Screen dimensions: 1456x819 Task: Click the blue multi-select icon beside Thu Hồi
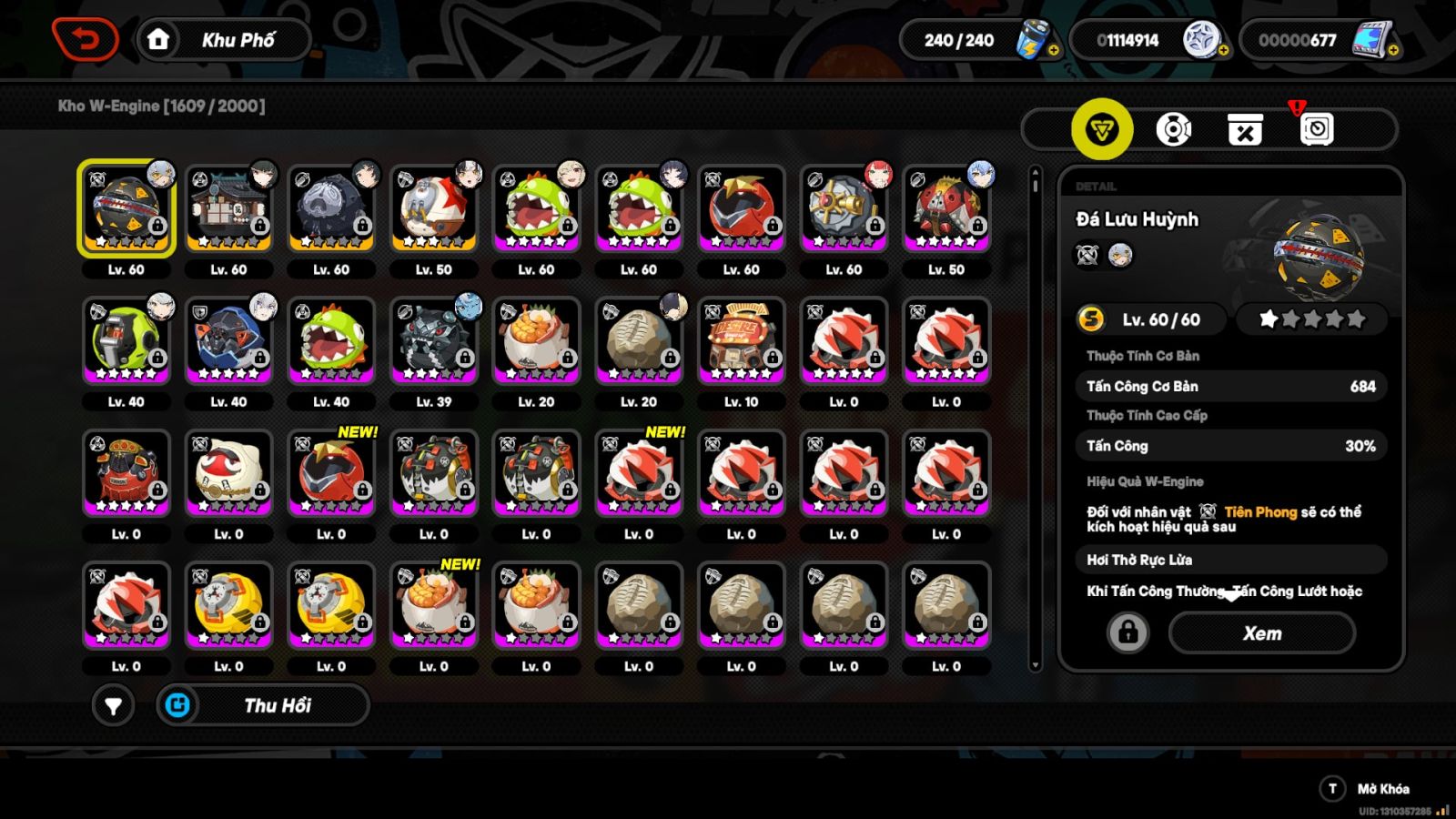coord(178,703)
